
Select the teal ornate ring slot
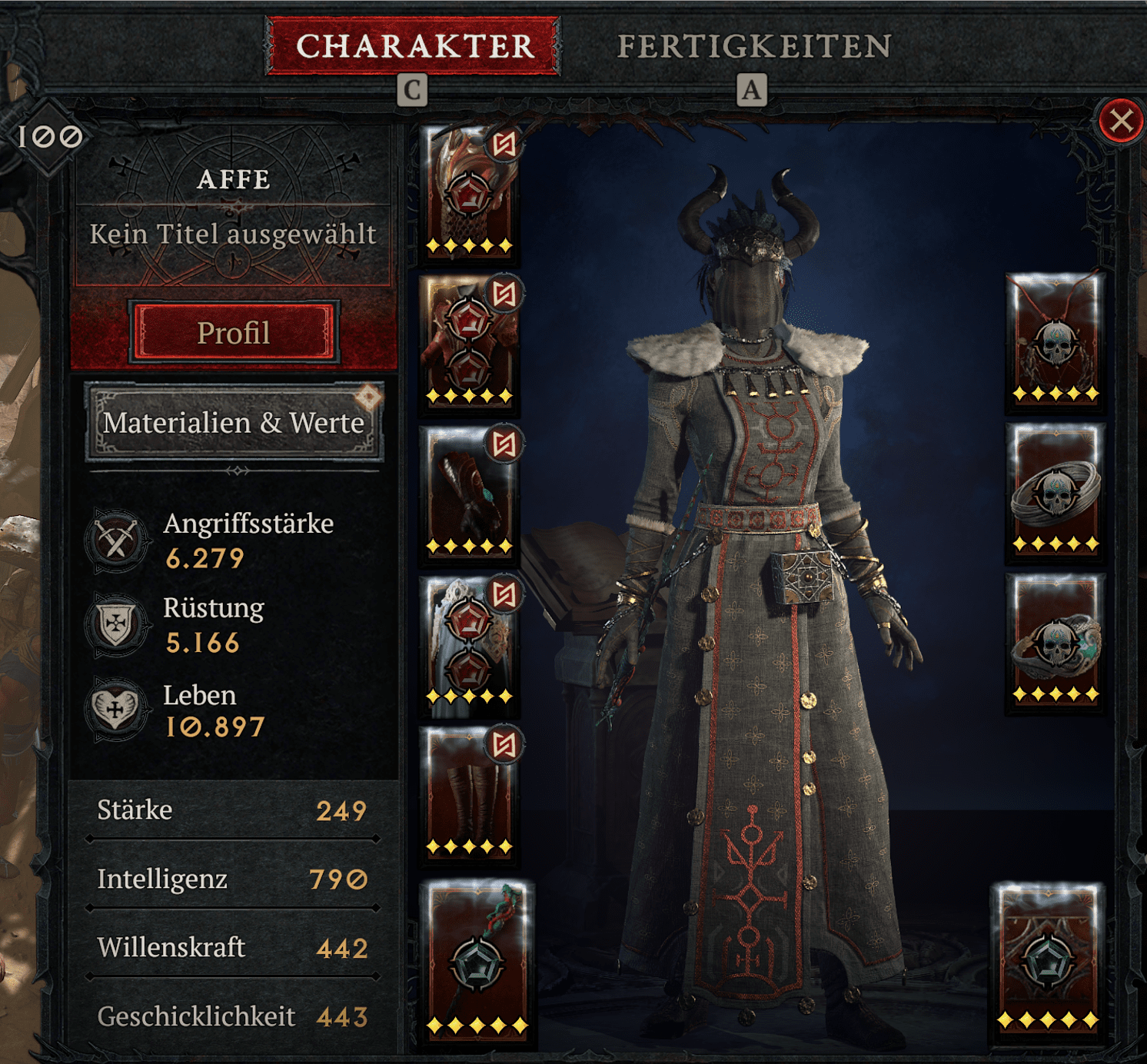tap(1056, 640)
